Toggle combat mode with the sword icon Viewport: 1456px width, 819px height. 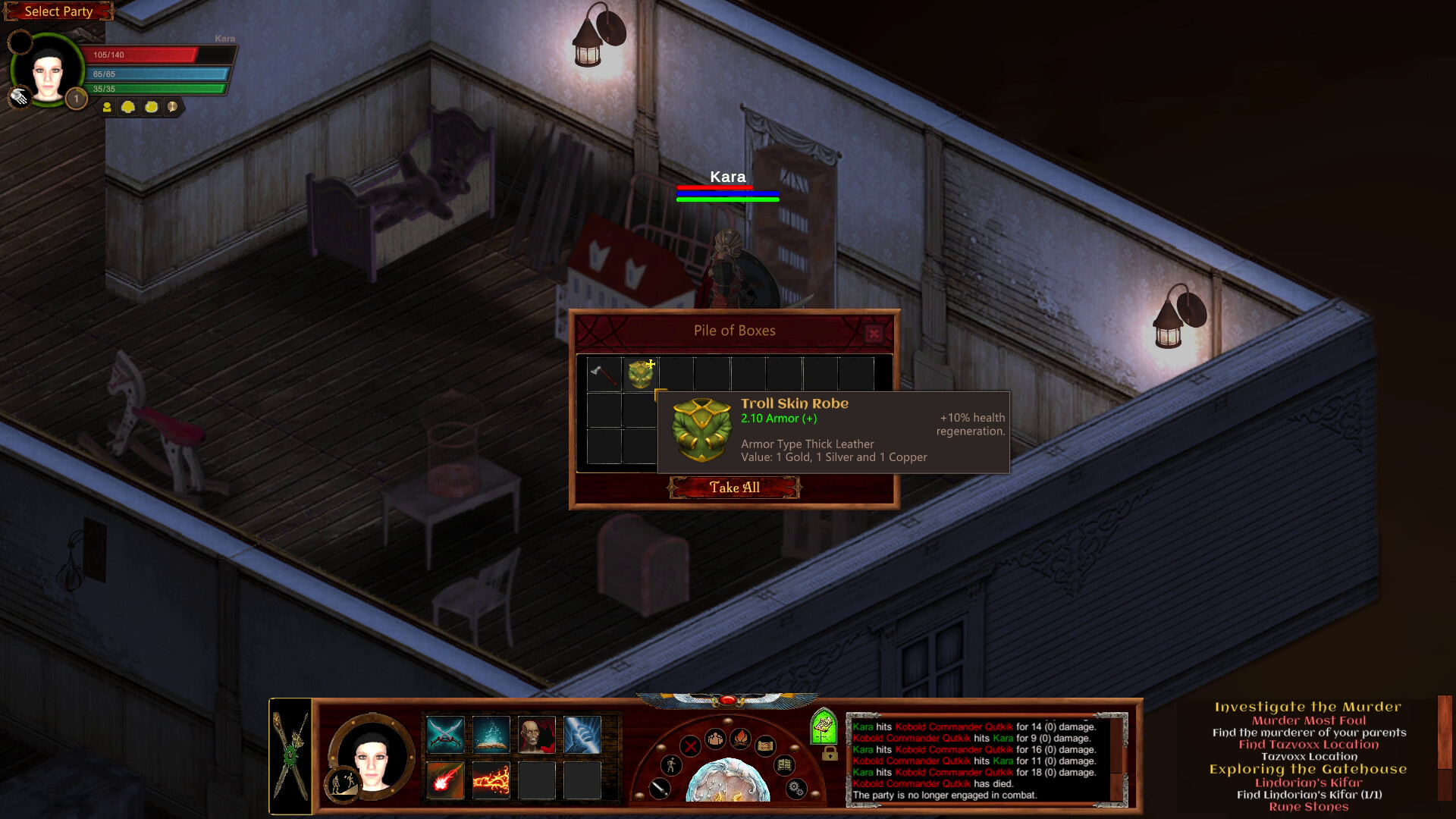[660, 789]
